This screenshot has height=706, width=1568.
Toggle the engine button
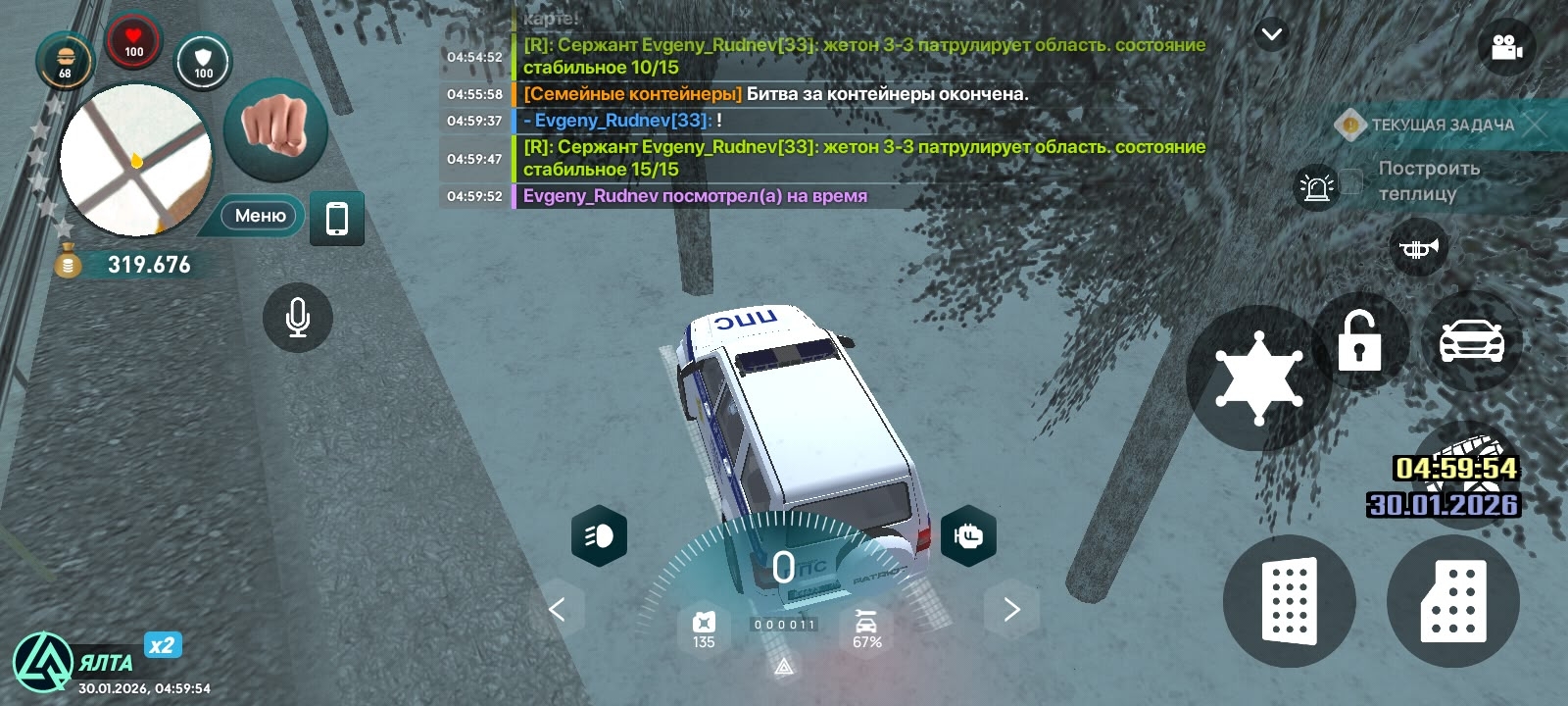pyautogui.click(x=968, y=535)
